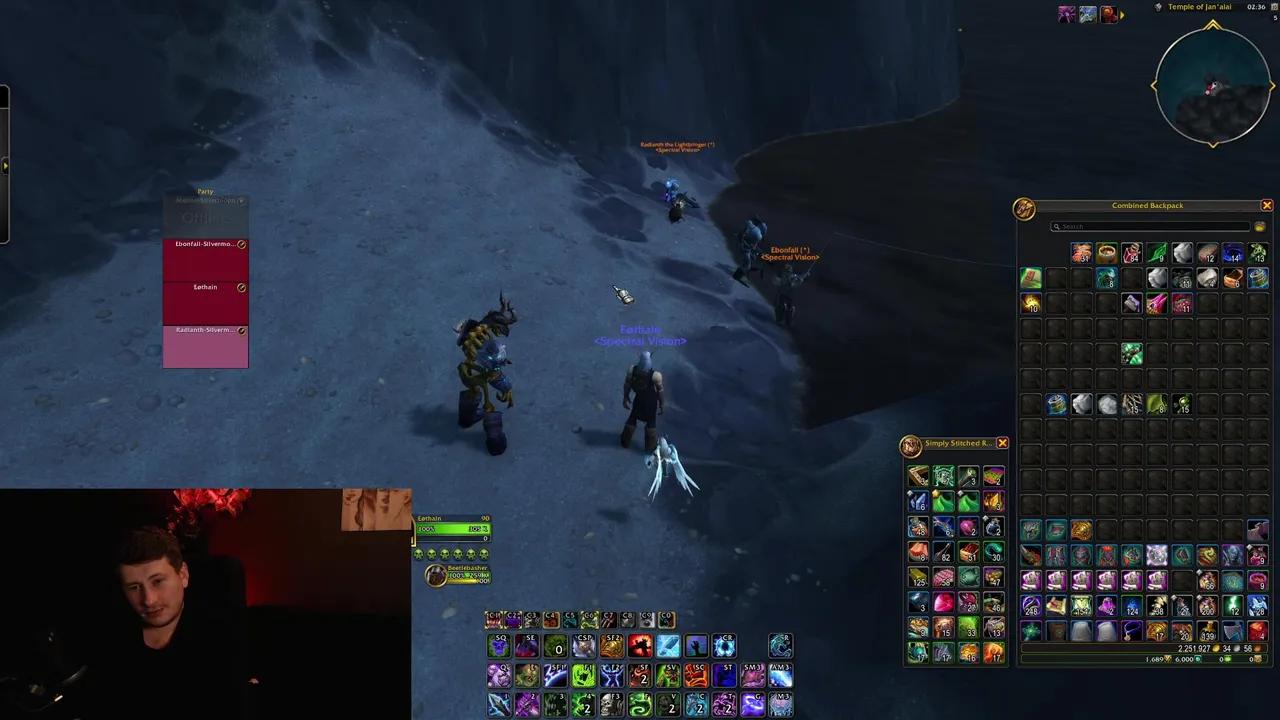Expand the buff tray arrow beside the minimap
The height and width of the screenshot is (720, 1280).
pos(1121,15)
